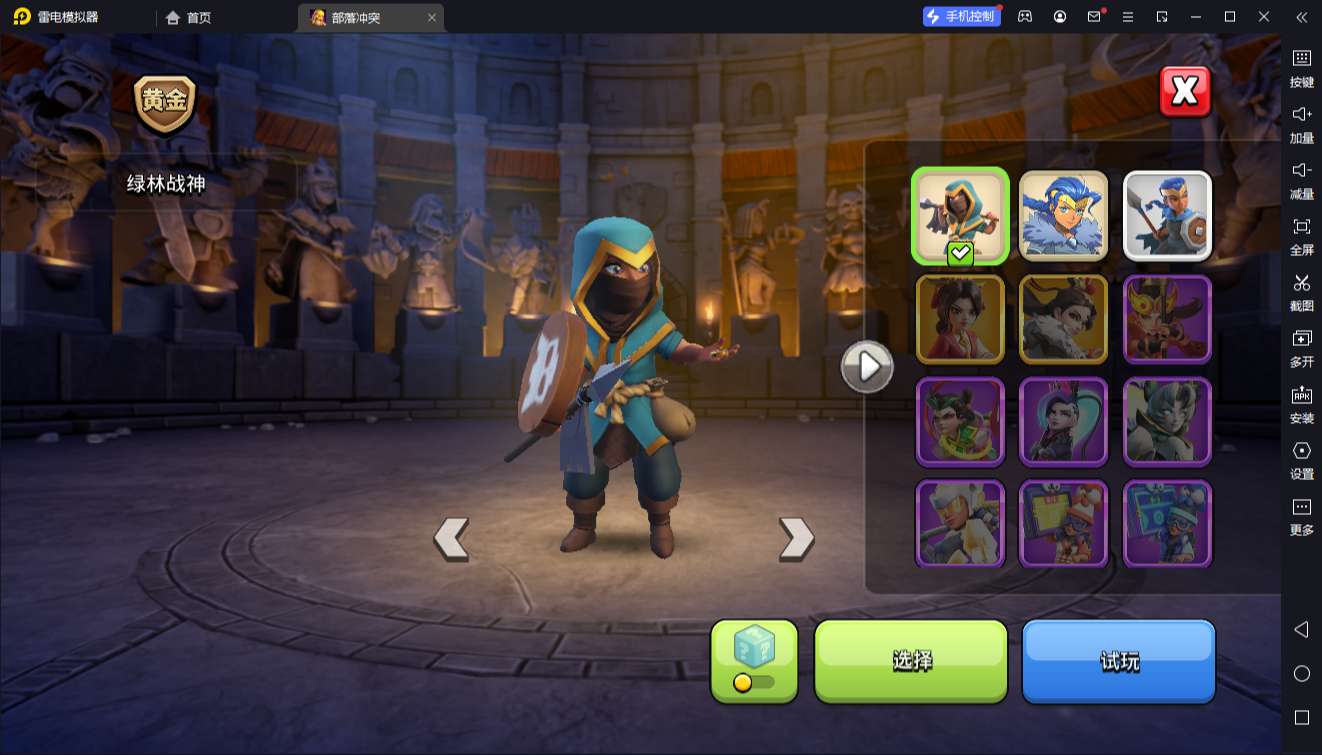Open the 手机控制 phone control button
The height and width of the screenshot is (755, 1322).
click(961, 17)
